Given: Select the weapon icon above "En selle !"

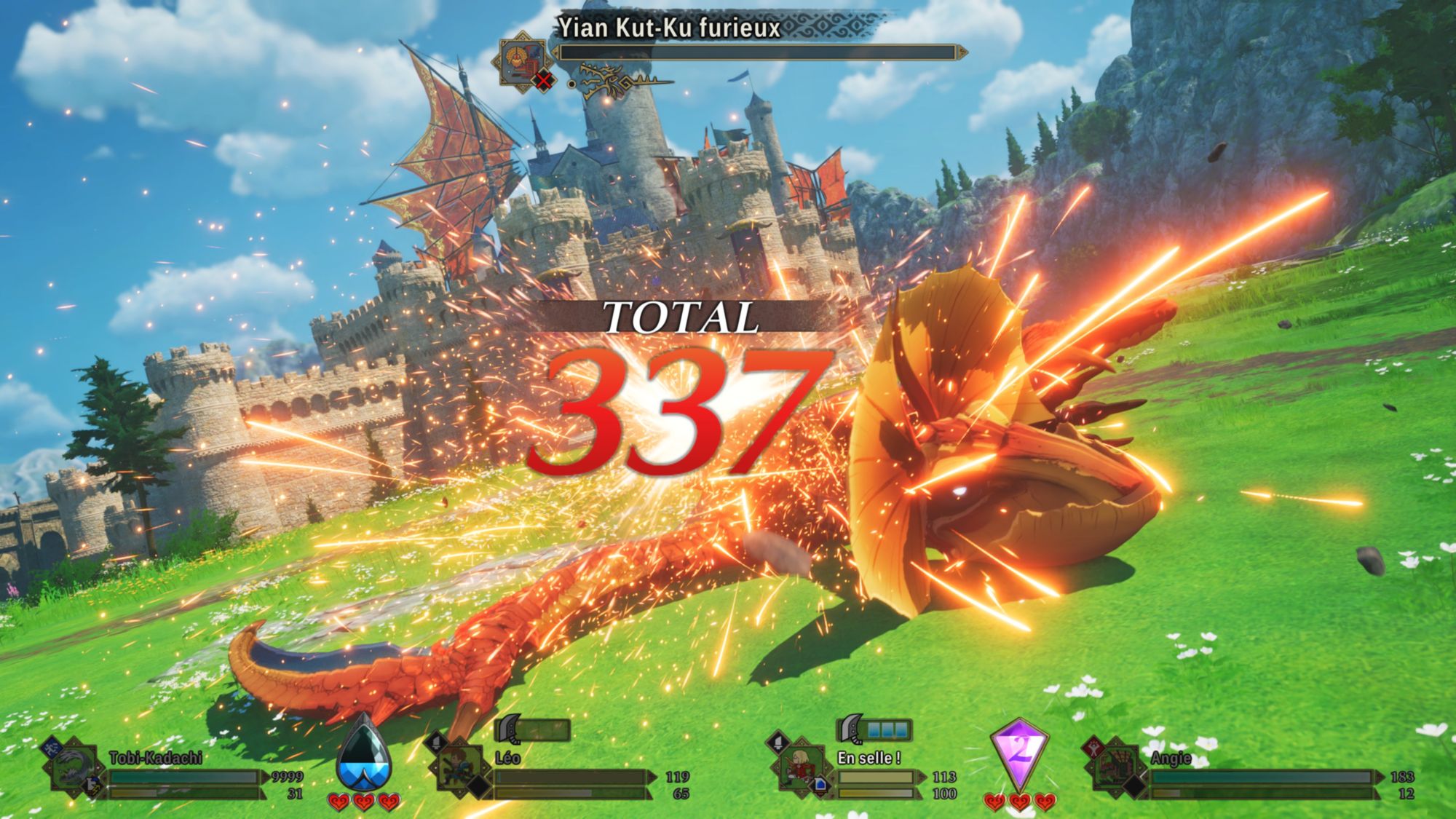Looking at the screenshot, I should coord(850,728).
